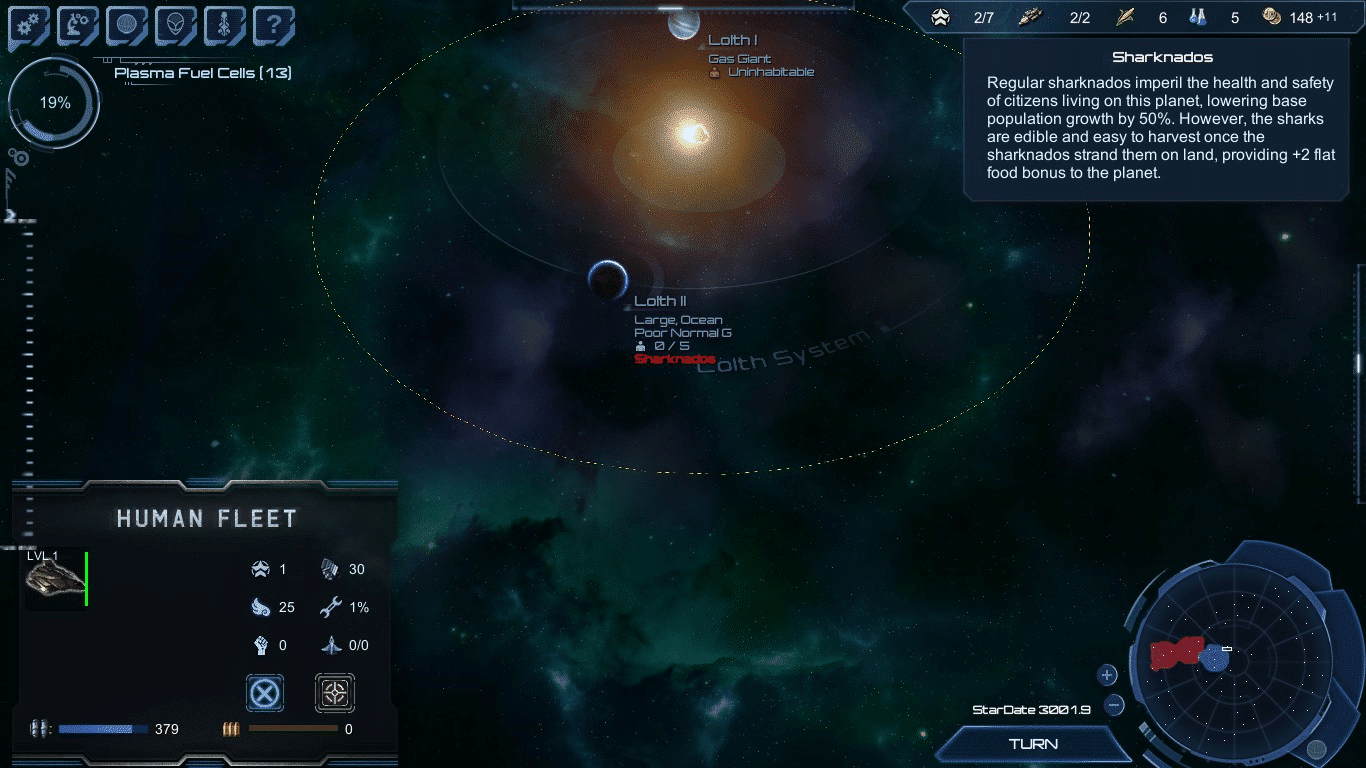Click the 19% research progress dial
The width and height of the screenshot is (1366, 768).
[54, 103]
